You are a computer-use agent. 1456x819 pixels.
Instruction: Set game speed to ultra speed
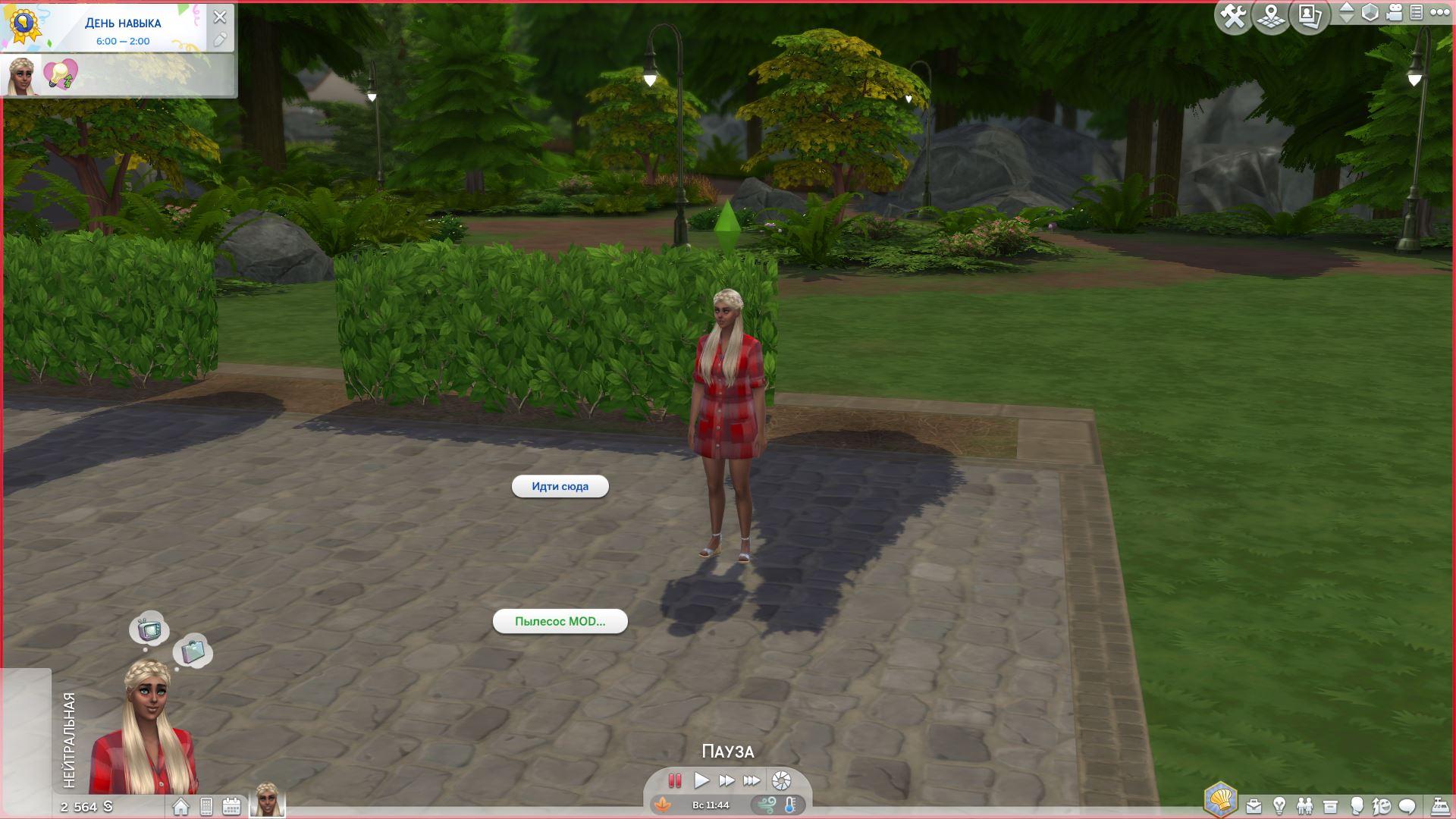[x=752, y=780]
